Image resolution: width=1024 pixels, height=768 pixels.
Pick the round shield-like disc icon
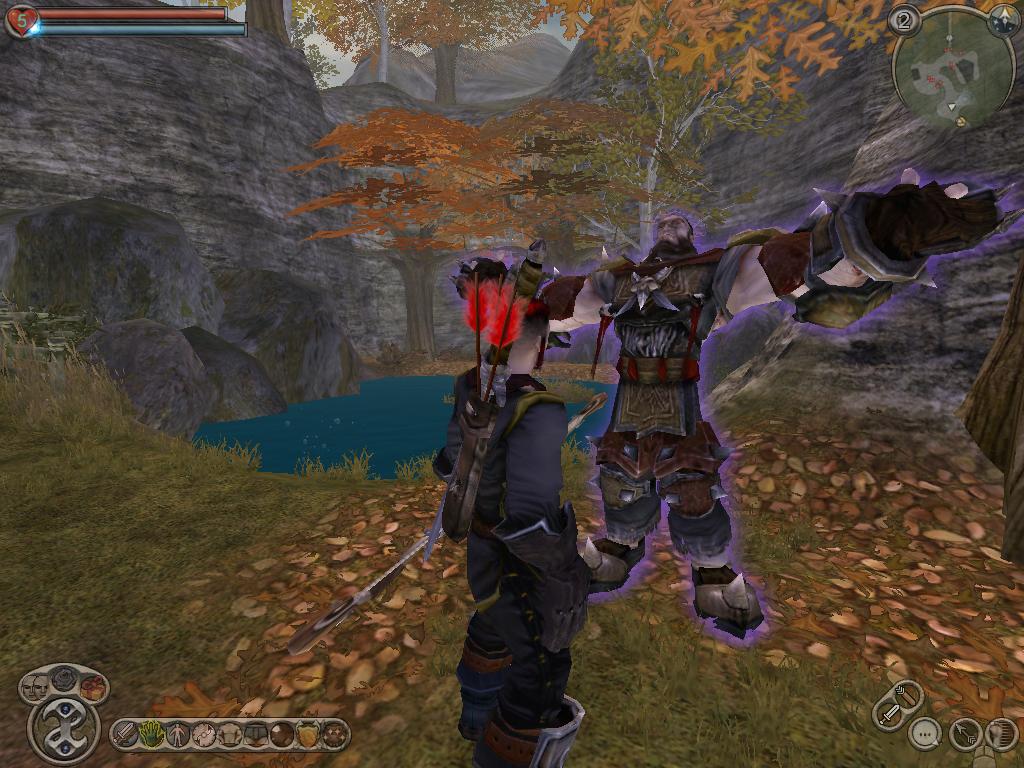(204, 735)
